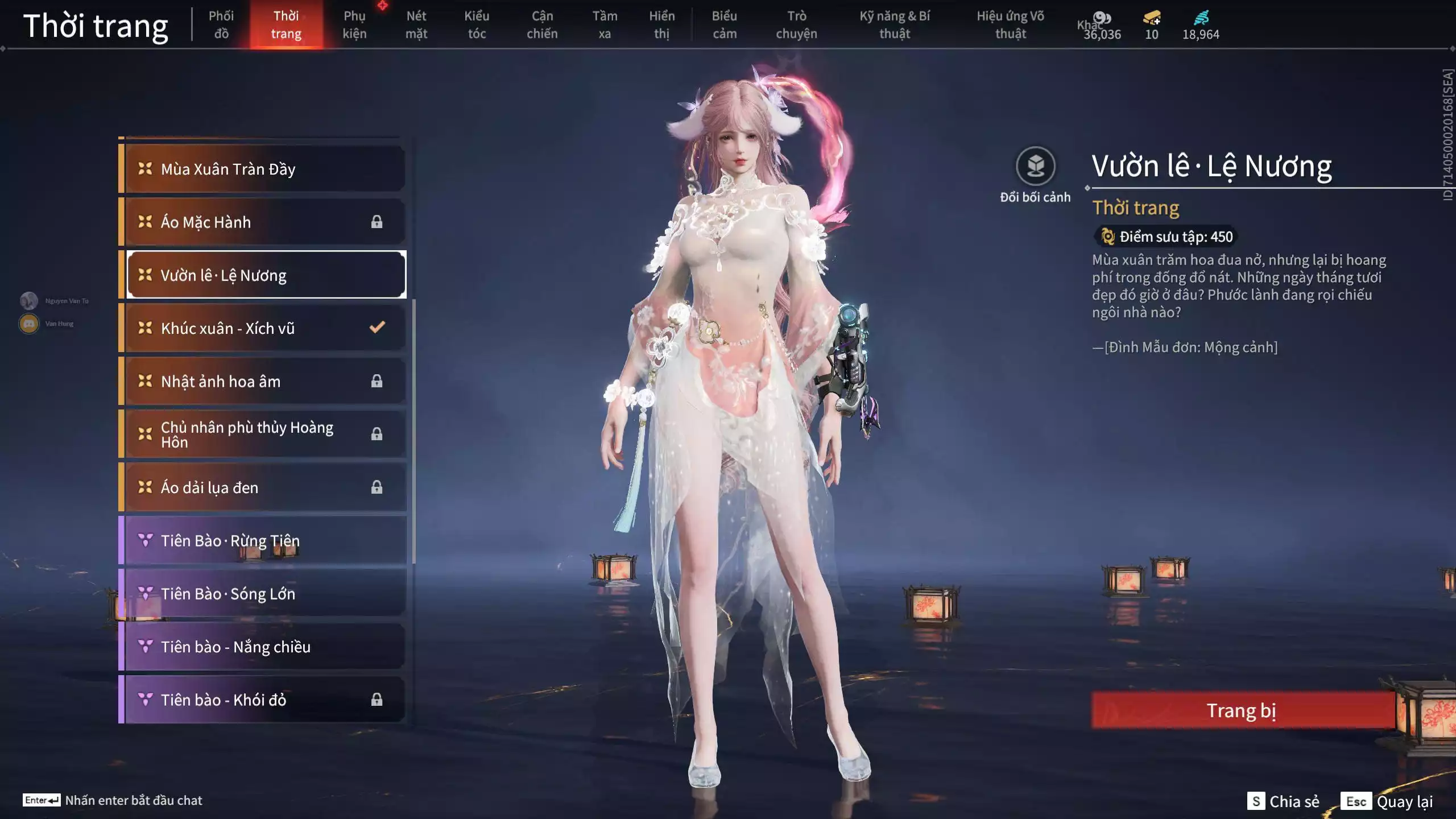
Task: Switch to the Phối đồ tab
Action: 221,25
